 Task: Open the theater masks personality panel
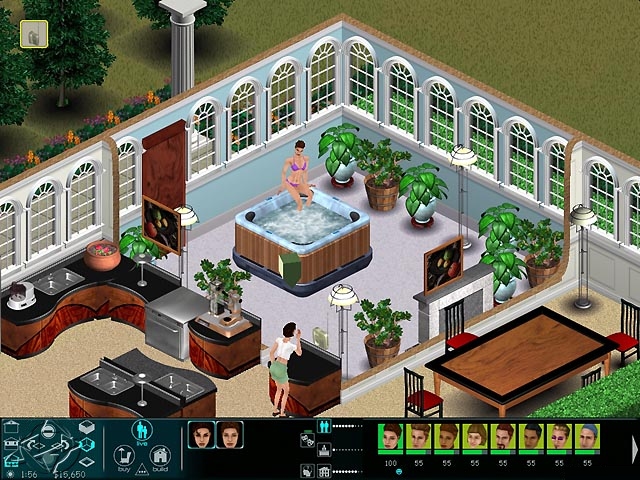[308, 438]
